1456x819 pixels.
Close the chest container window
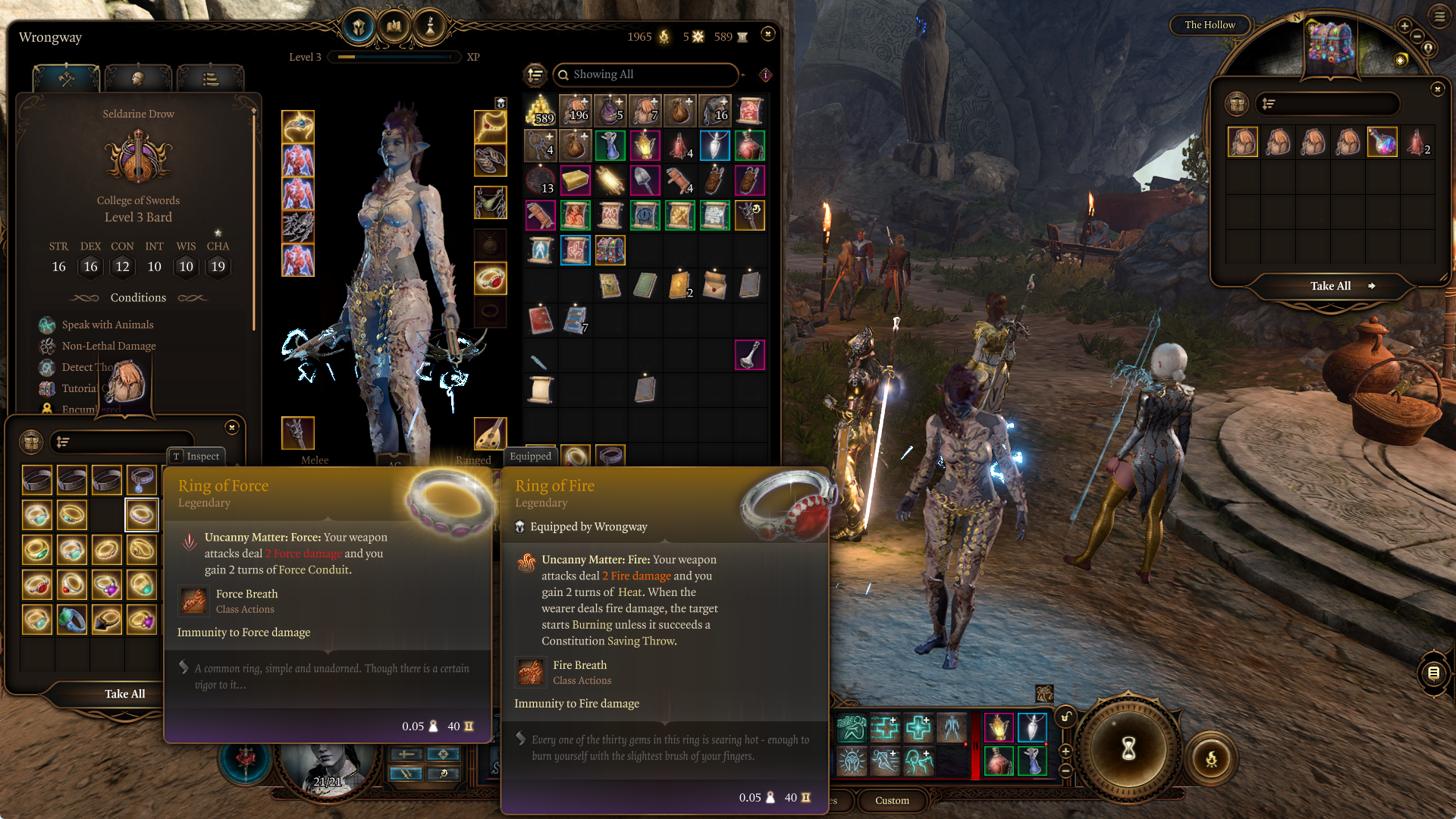coord(1437,89)
